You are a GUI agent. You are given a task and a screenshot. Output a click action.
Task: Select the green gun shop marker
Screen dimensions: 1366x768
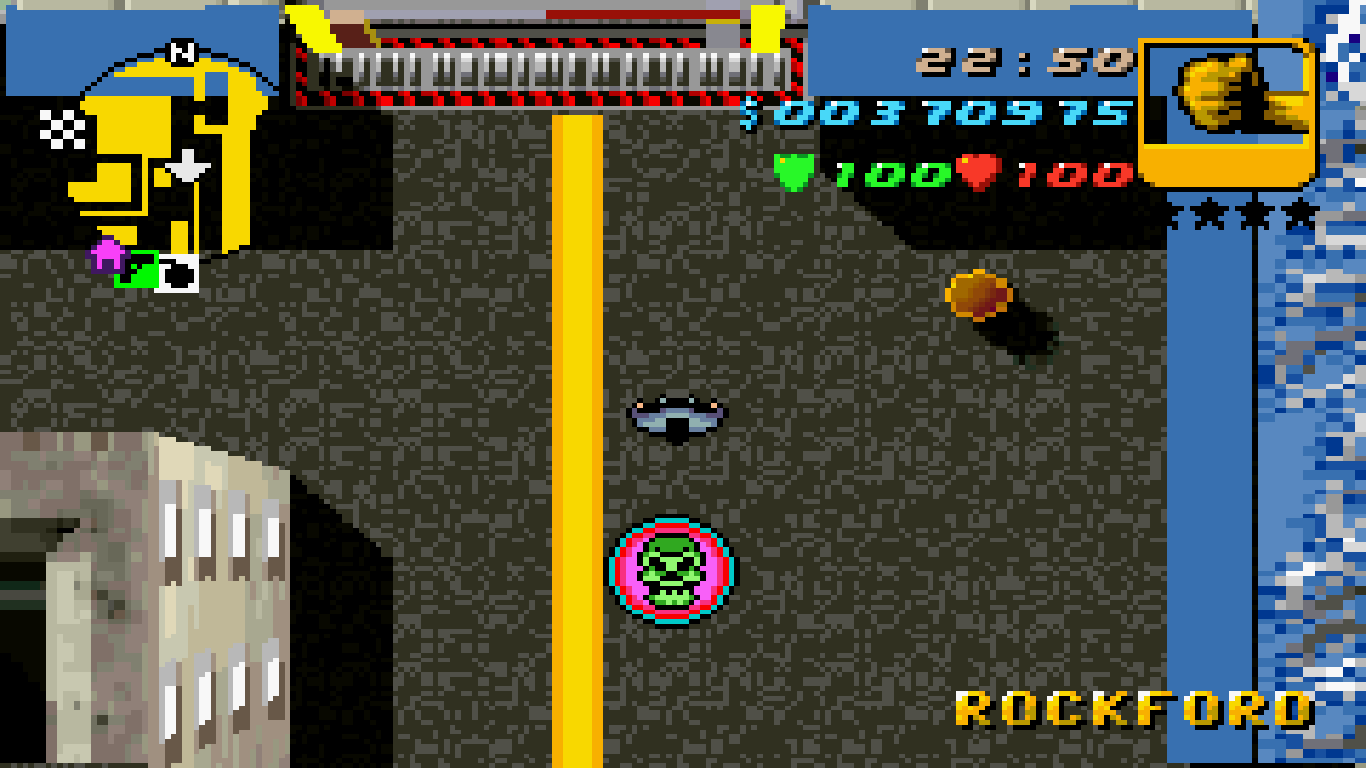tap(137, 268)
